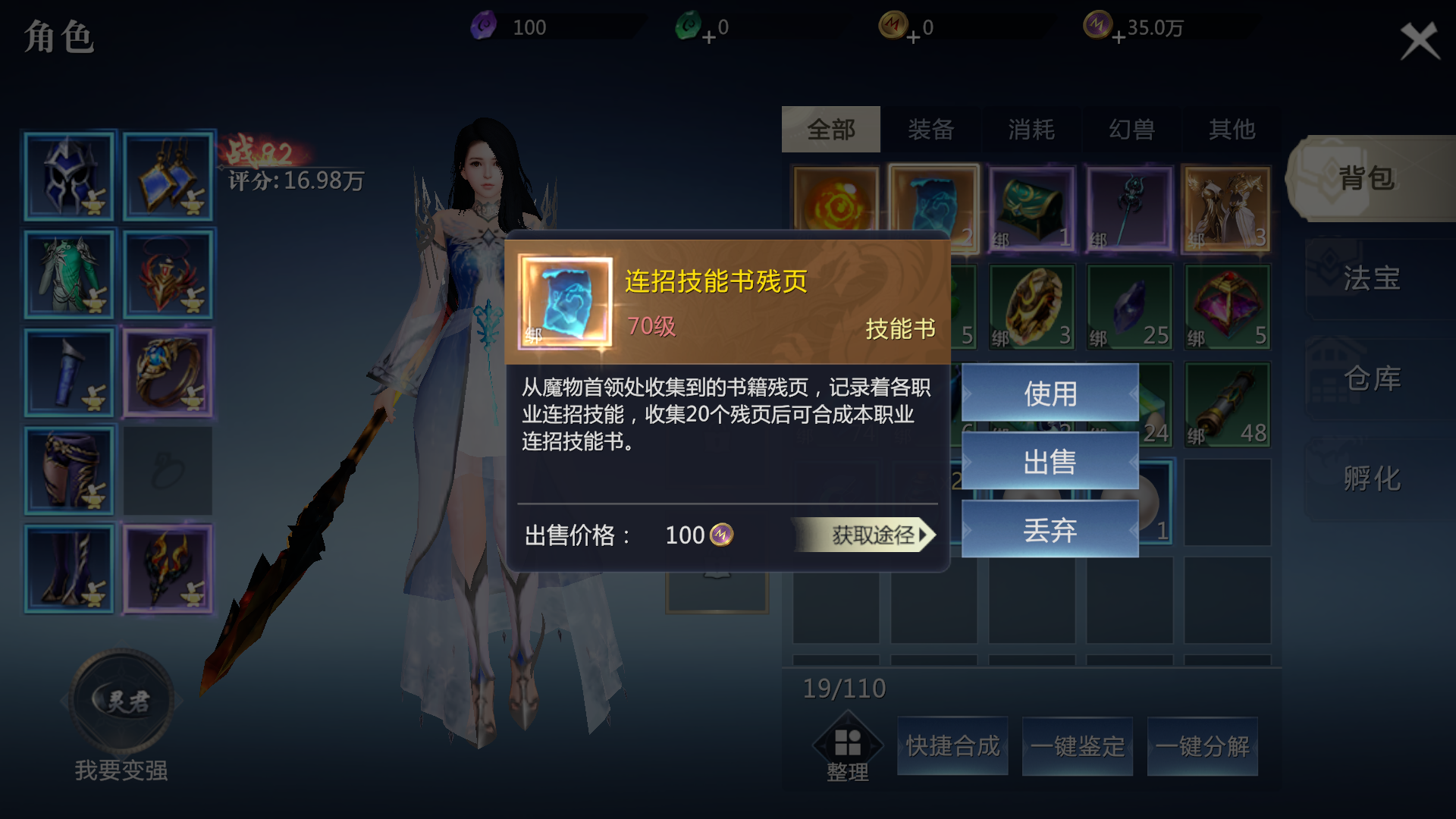Open the 孵化 hatching panel
The image size is (1456, 819).
pos(1371,479)
